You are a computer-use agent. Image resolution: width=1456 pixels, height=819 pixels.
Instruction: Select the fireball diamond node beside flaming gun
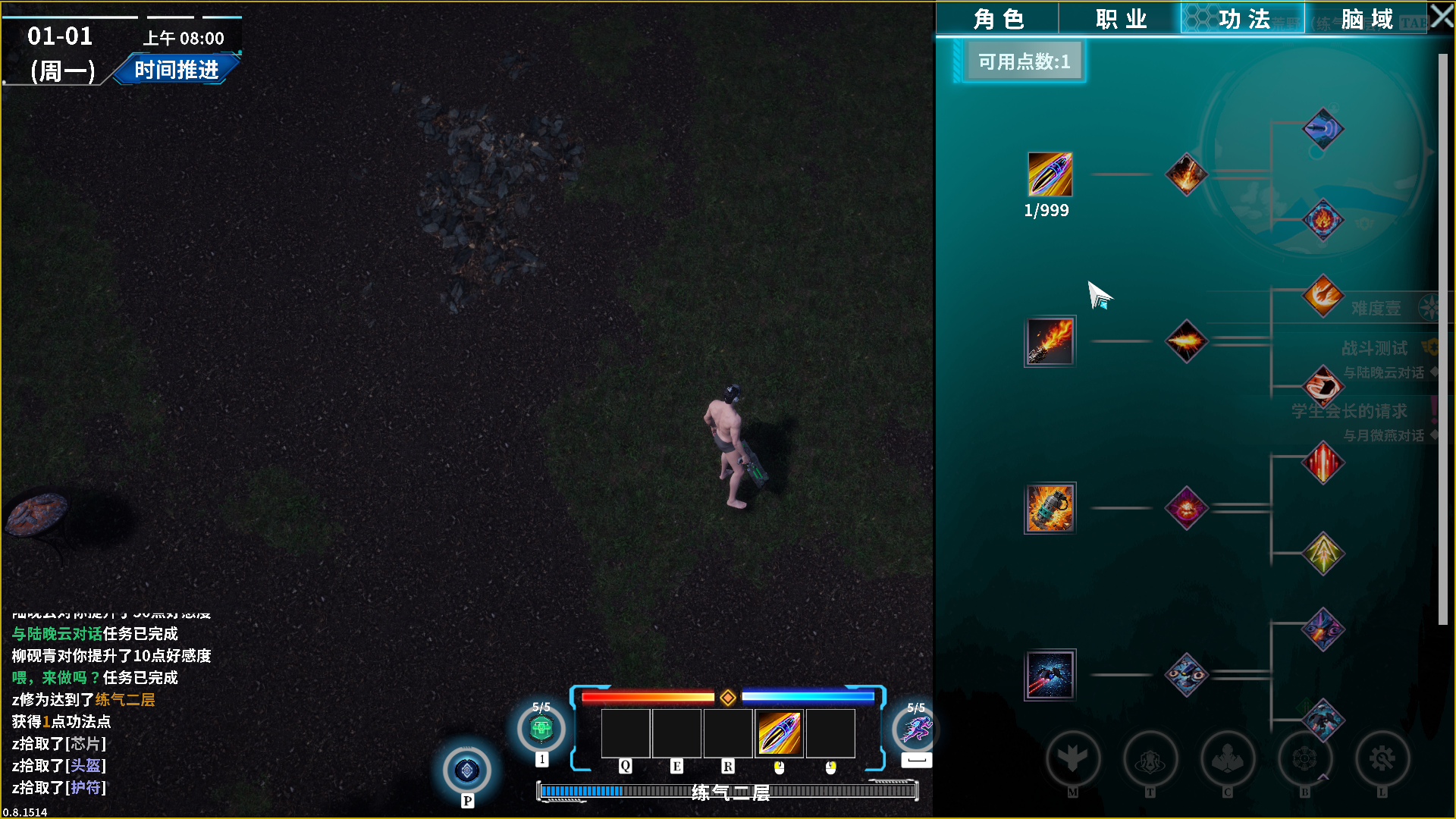tap(1186, 341)
